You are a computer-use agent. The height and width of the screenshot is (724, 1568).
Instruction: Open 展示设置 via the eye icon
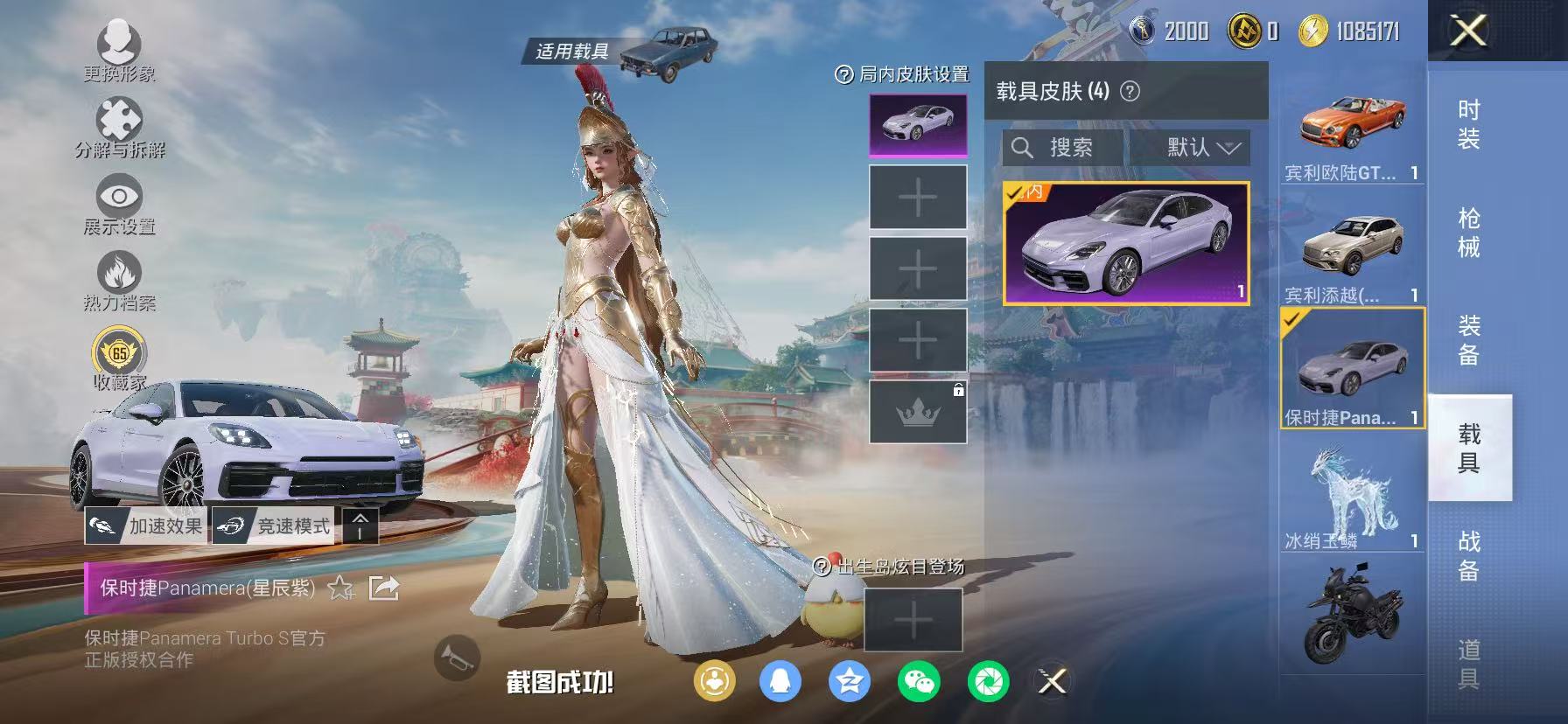click(120, 194)
